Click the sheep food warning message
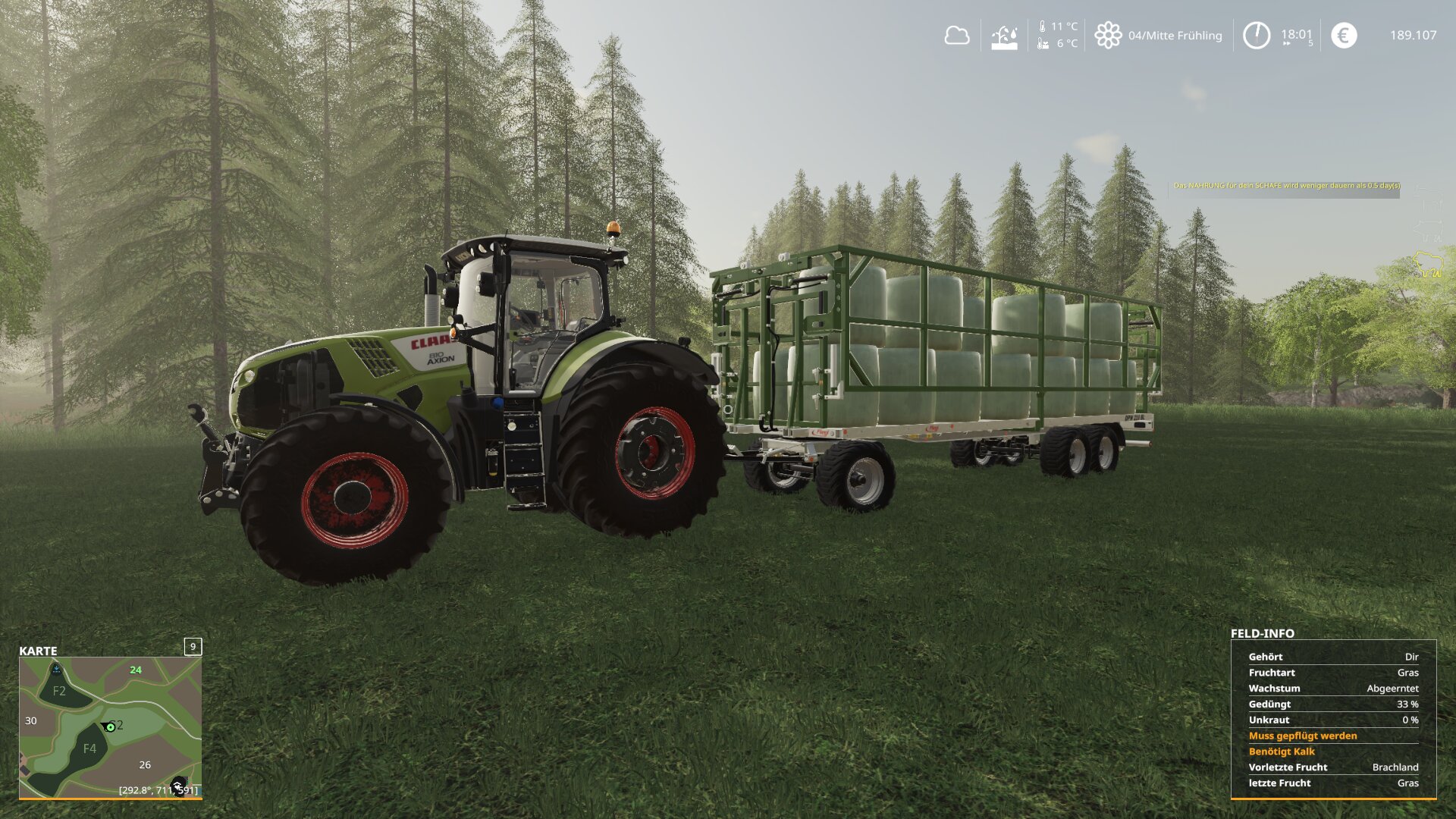Image resolution: width=1456 pixels, height=819 pixels. point(1286,186)
